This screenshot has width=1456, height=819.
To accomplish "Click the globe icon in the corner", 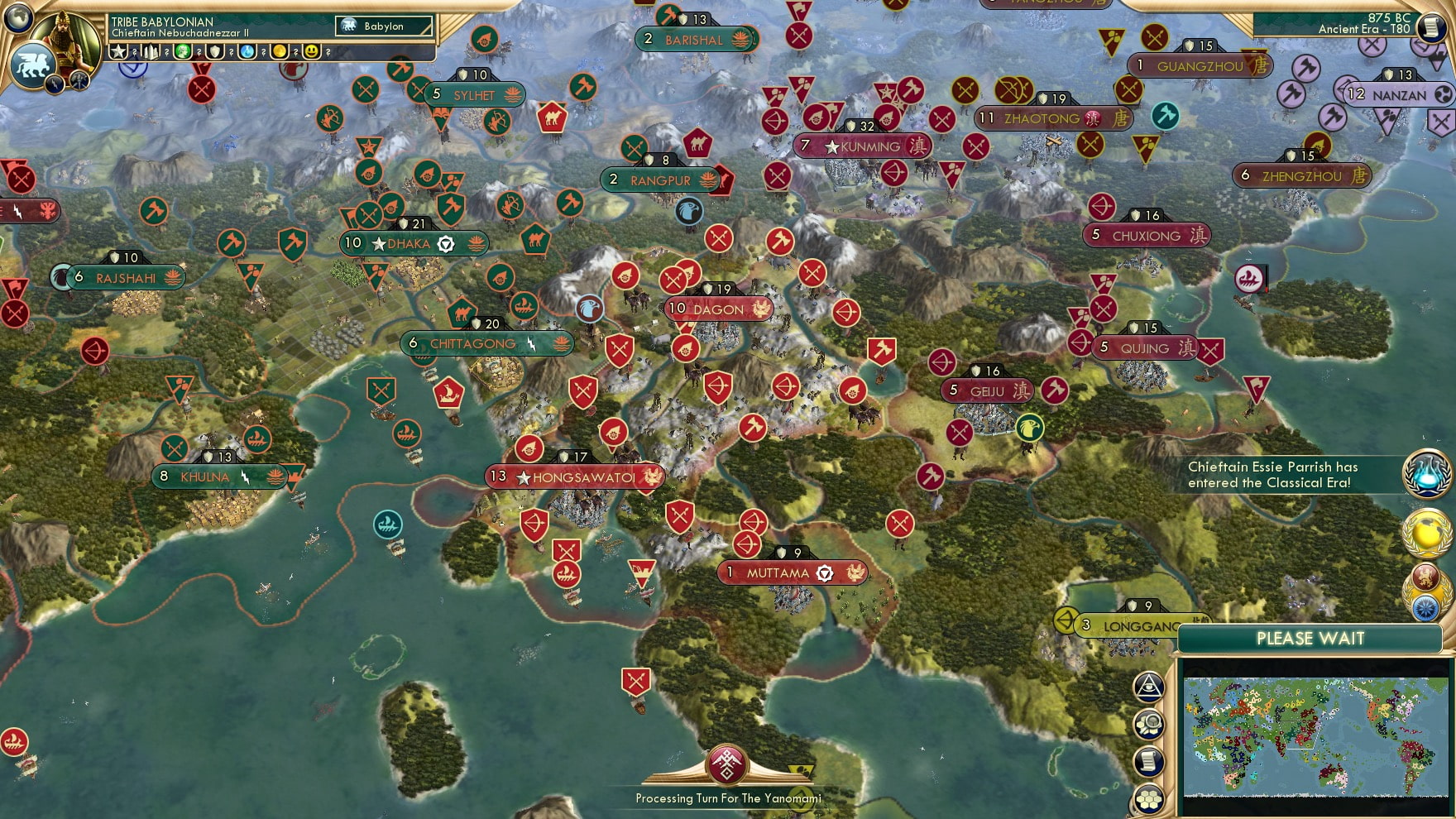I will click(x=18, y=17).
